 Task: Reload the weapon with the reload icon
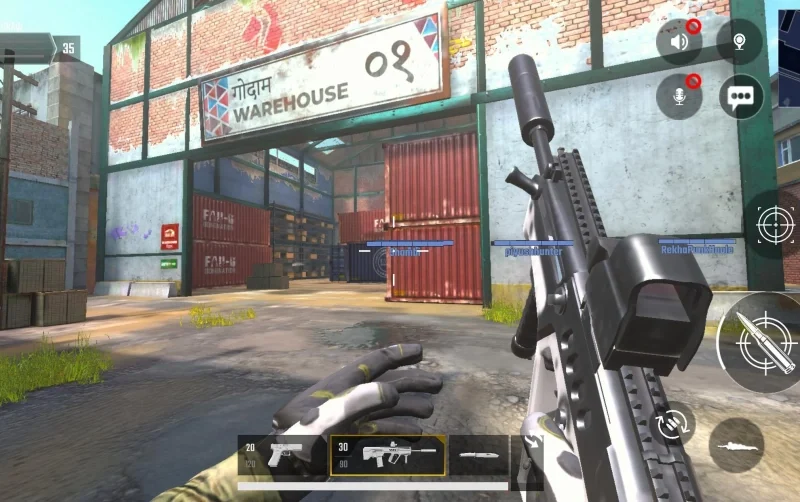coord(672,423)
